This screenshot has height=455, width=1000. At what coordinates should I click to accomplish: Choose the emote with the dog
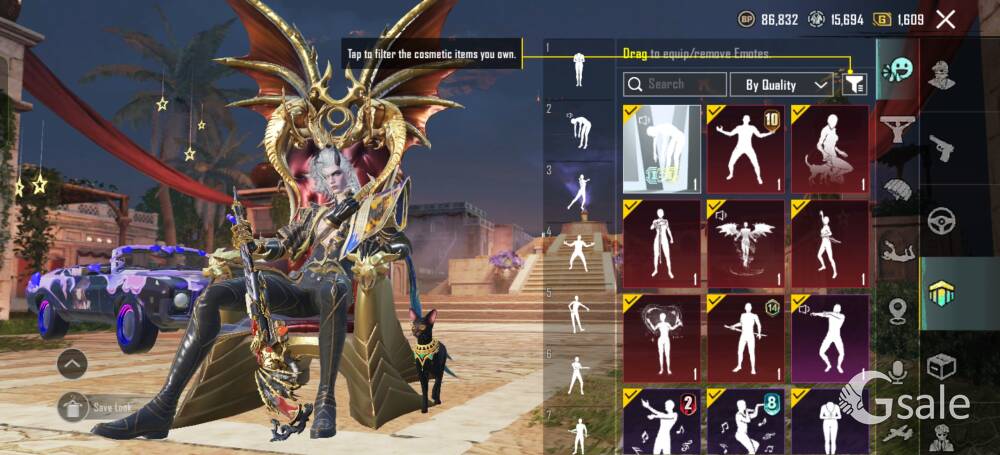point(829,149)
